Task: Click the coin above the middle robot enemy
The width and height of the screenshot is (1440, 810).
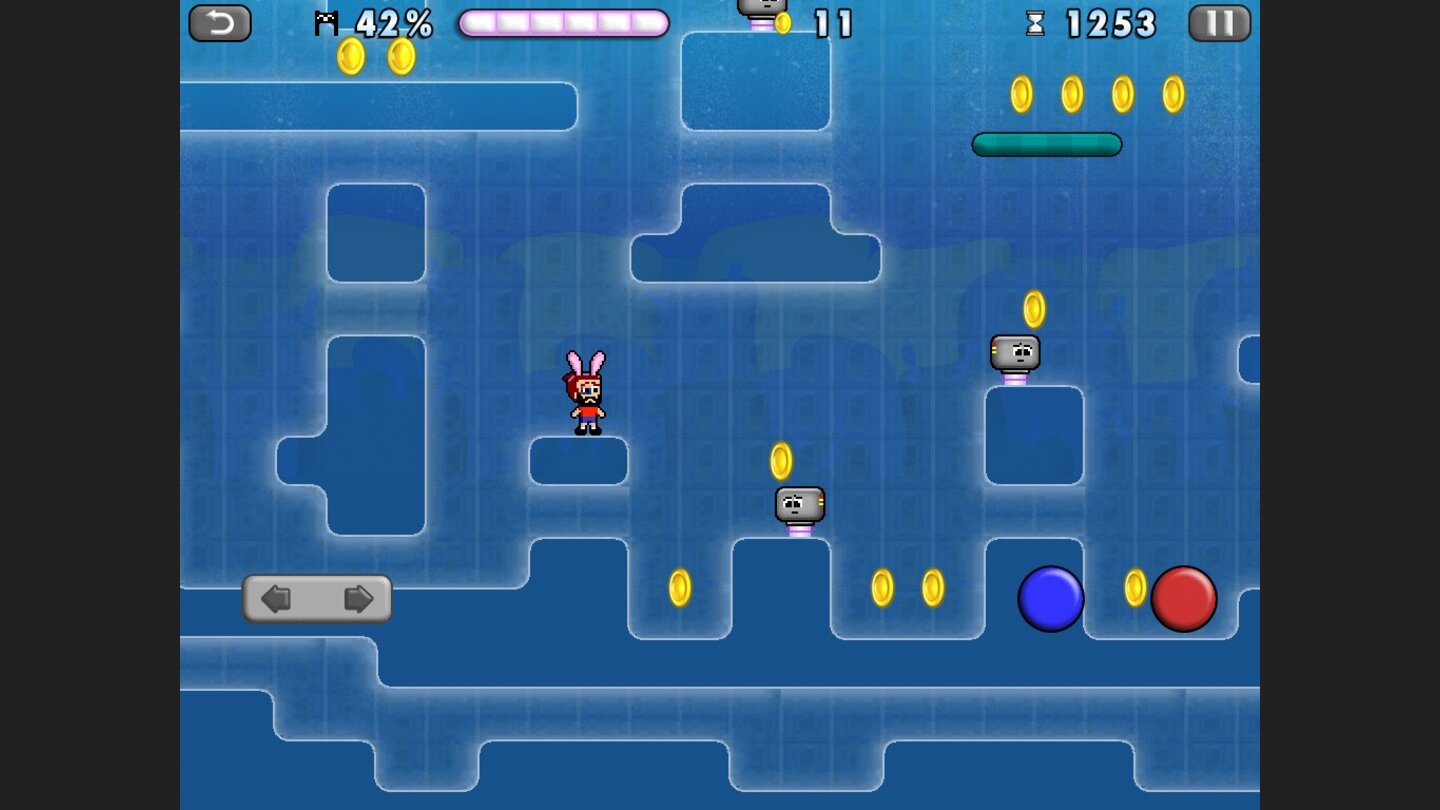Action: click(x=780, y=458)
